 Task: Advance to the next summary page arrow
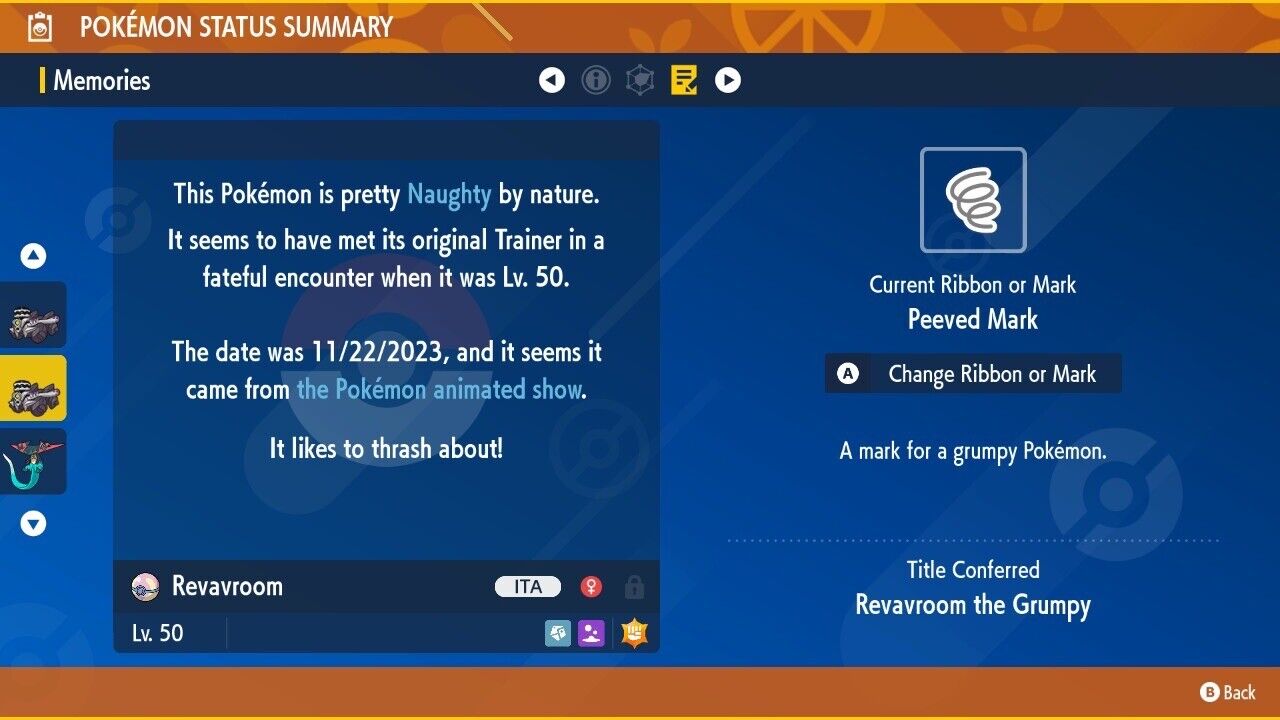[x=728, y=80]
